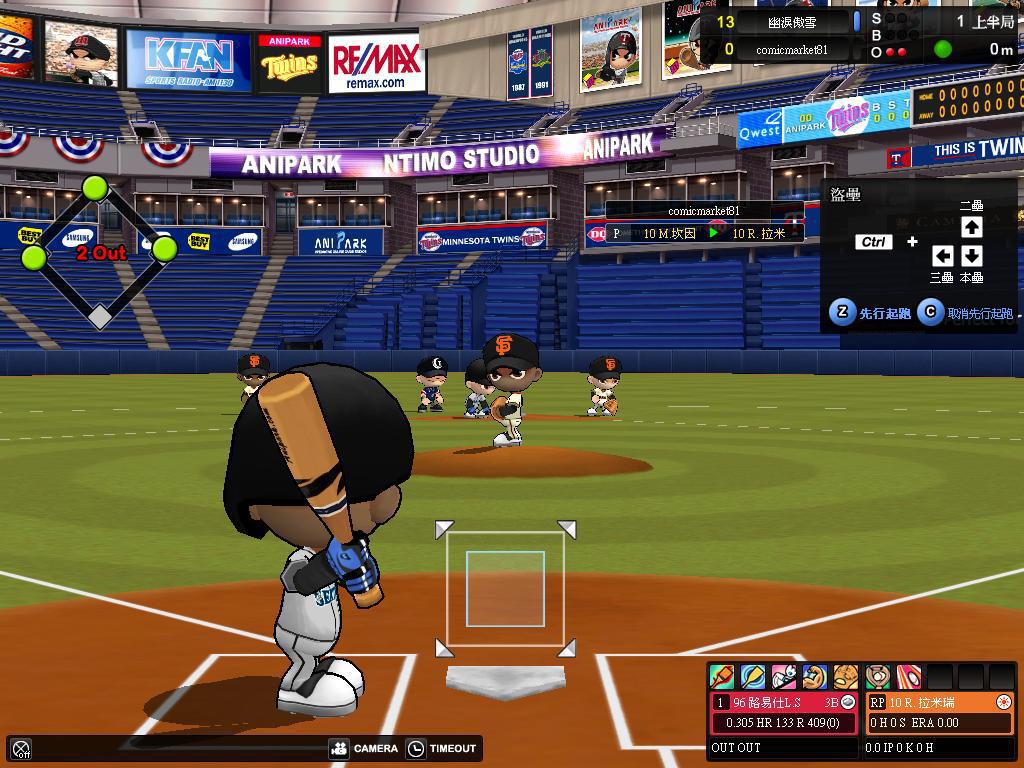Call a TIMEOUT
Screen dimensions: 1024x768
442,748
